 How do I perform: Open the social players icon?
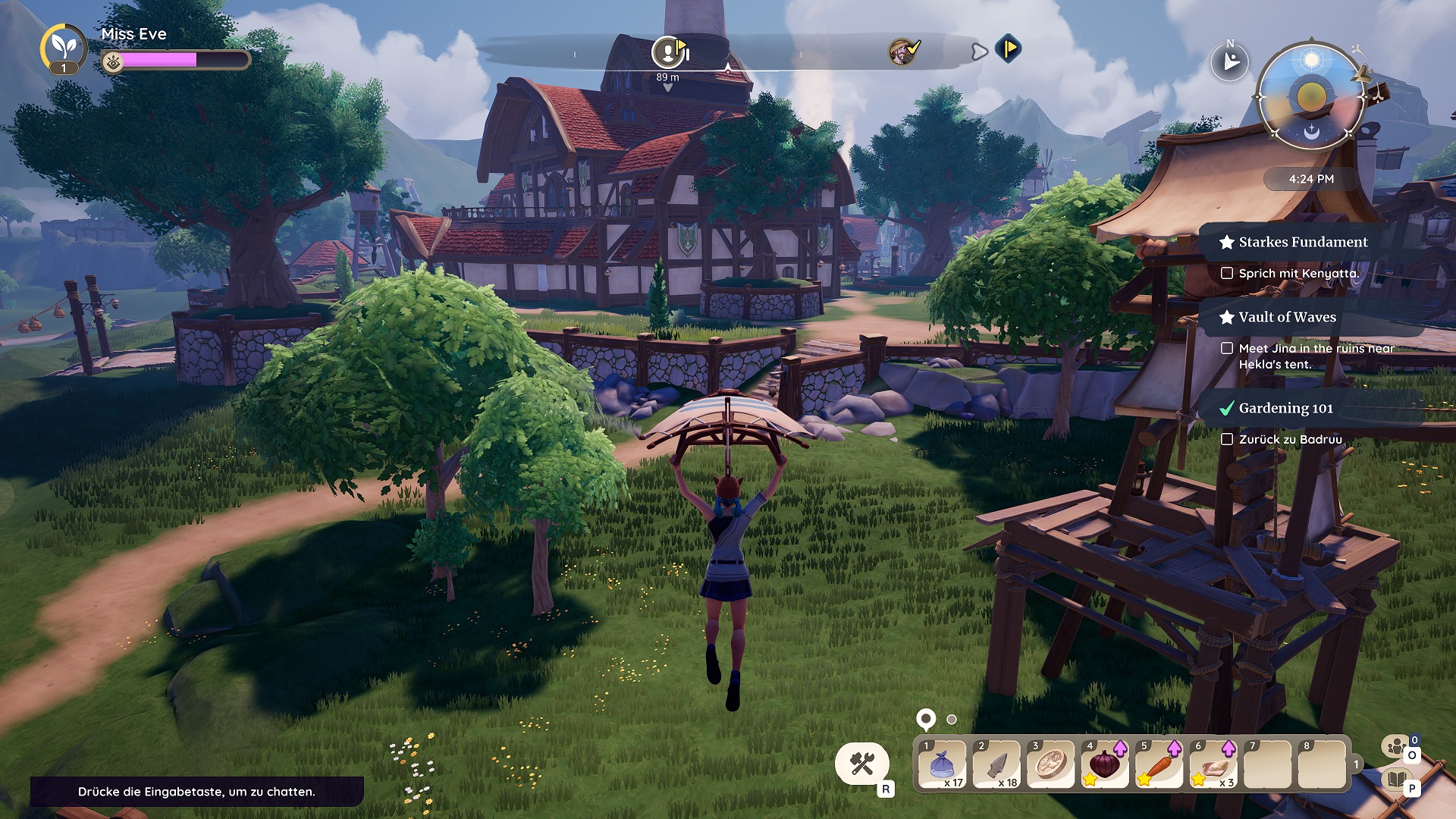pyautogui.click(x=1396, y=748)
